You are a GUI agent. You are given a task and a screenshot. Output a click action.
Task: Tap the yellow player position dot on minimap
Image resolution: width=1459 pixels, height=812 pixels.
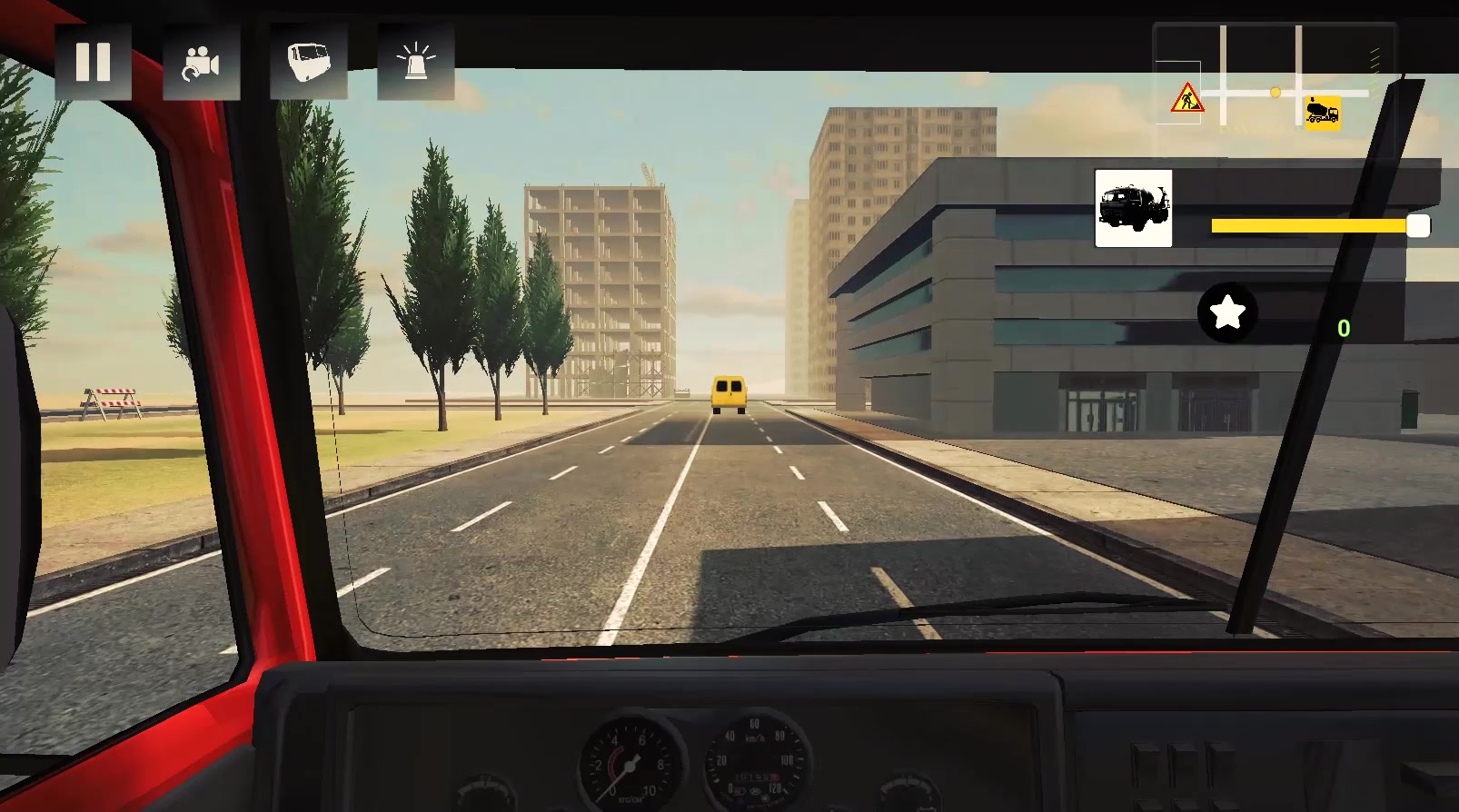point(1274,90)
